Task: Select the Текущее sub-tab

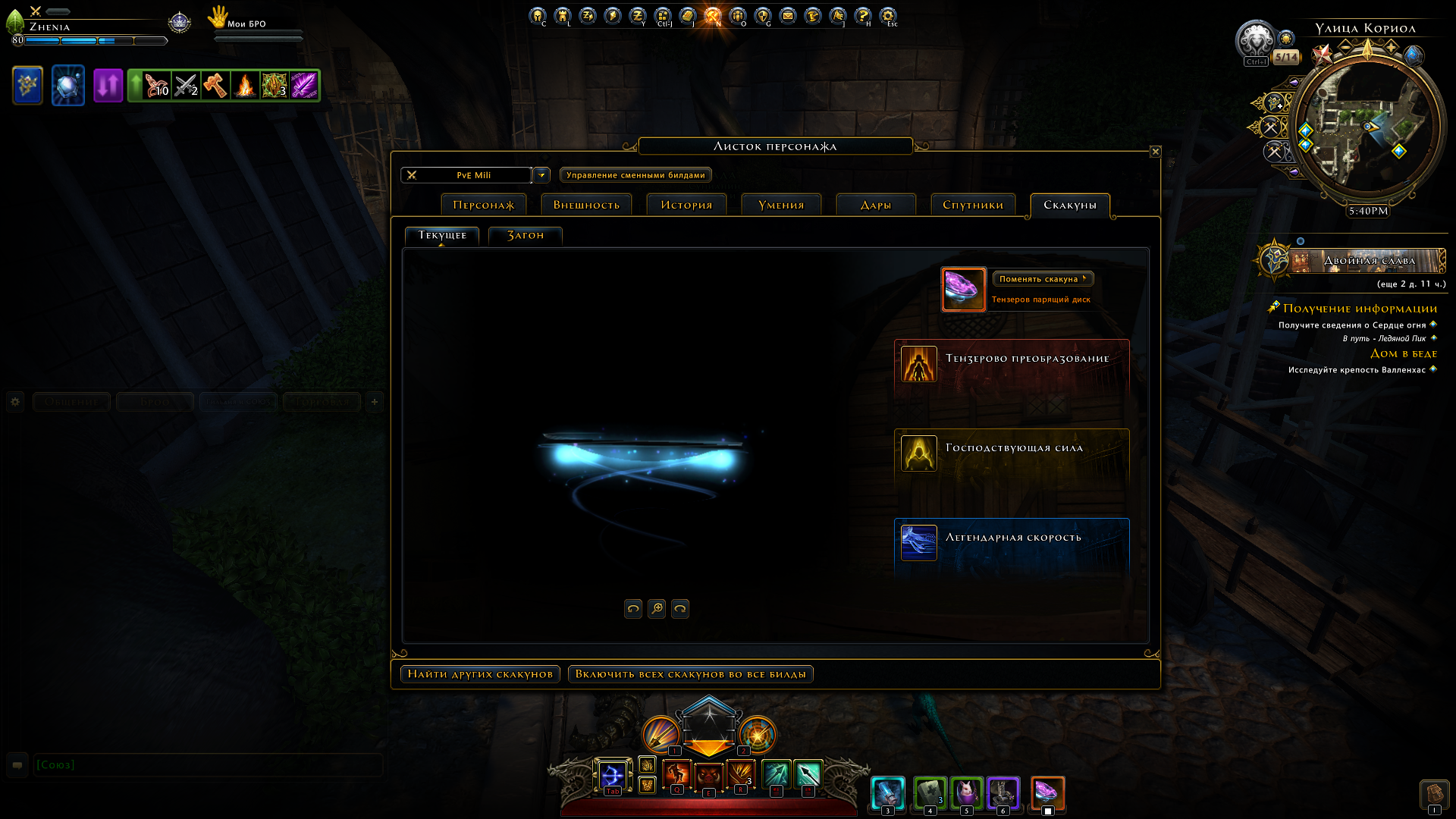Action: point(442,235)
